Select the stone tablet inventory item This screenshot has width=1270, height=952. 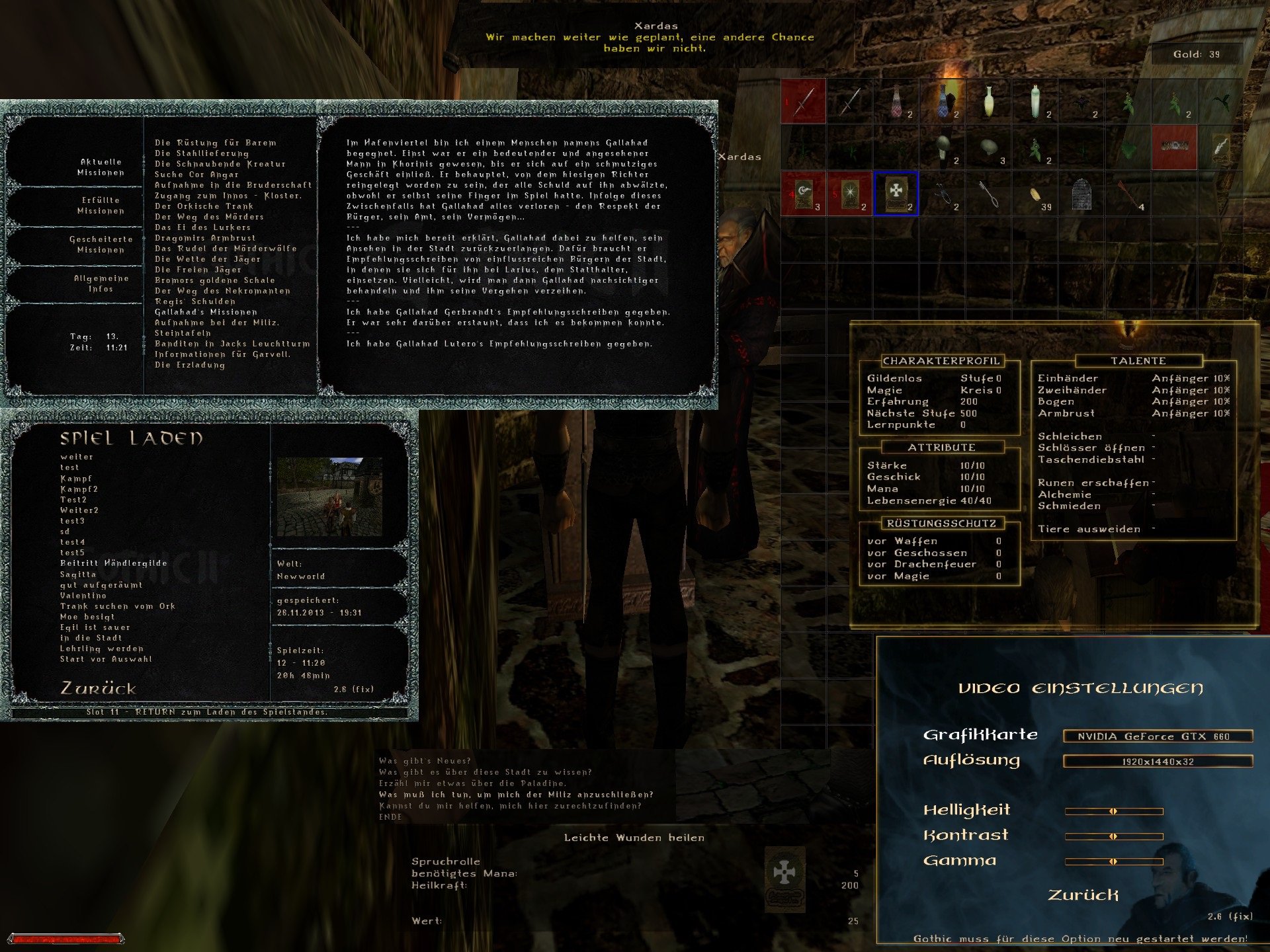1081,194
